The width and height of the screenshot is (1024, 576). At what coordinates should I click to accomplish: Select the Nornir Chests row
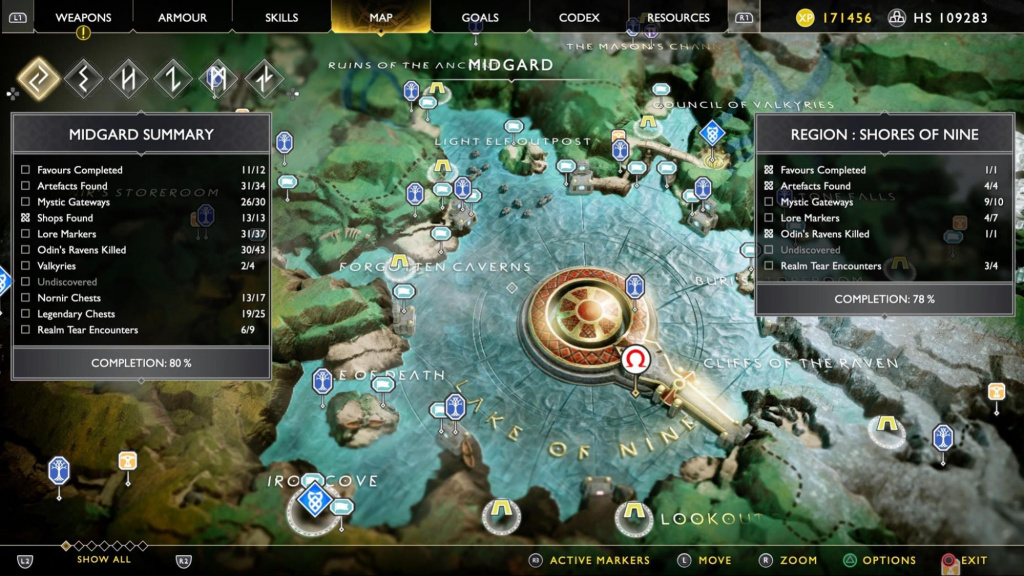click(x=69, y=298)
